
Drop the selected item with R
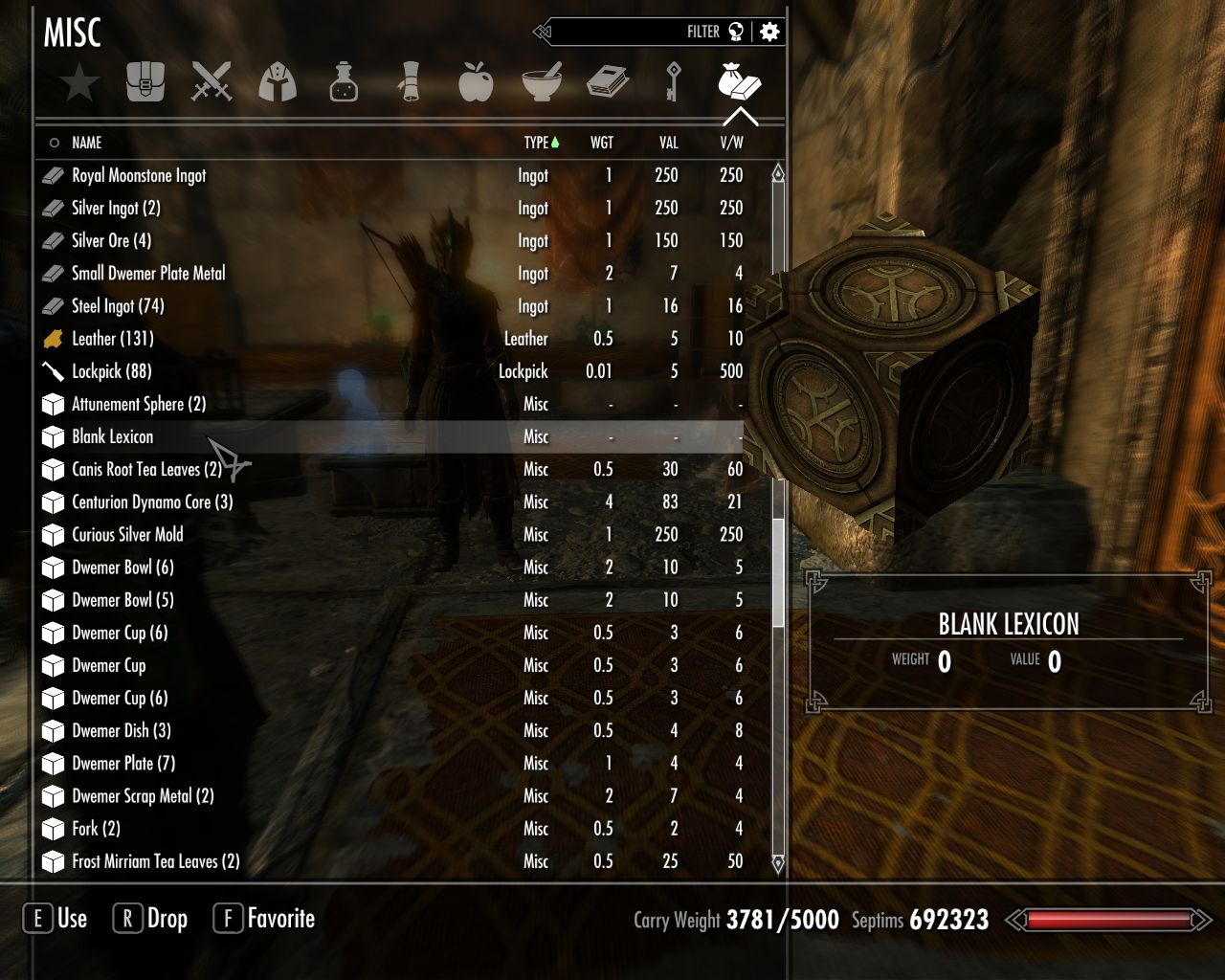click(x=148, y=918)
